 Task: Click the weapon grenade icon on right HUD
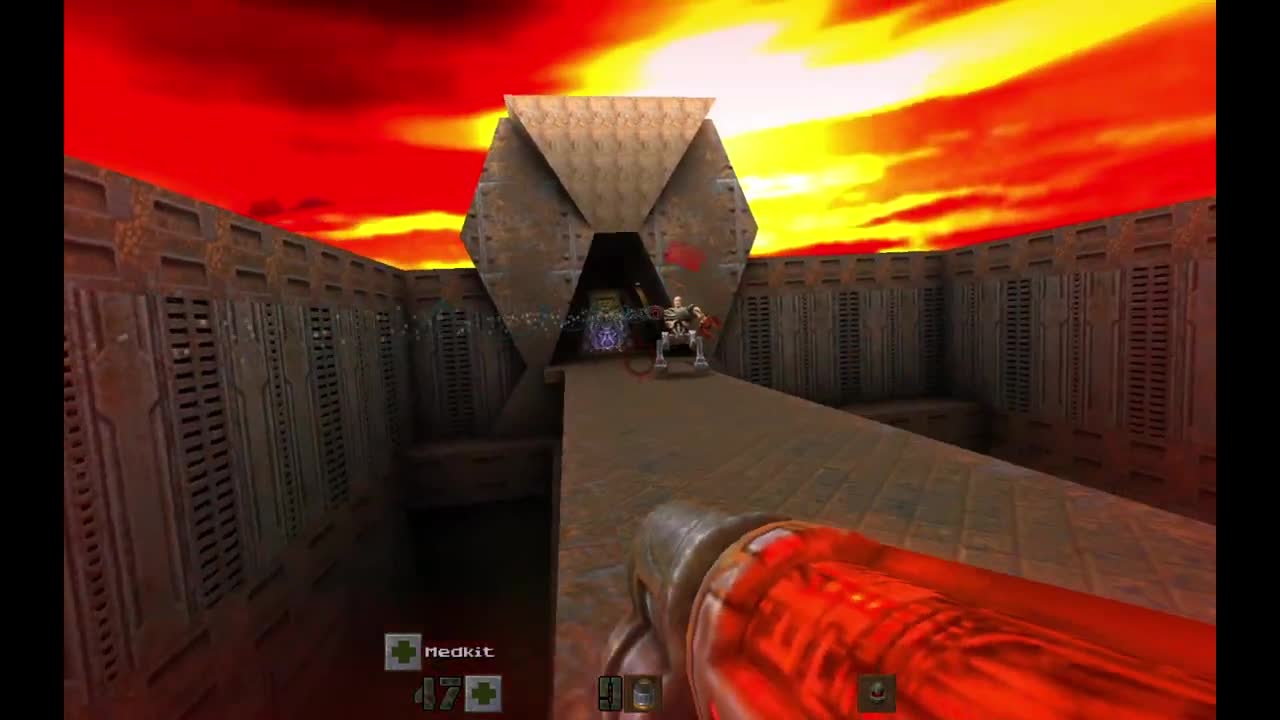pos(877,694)
